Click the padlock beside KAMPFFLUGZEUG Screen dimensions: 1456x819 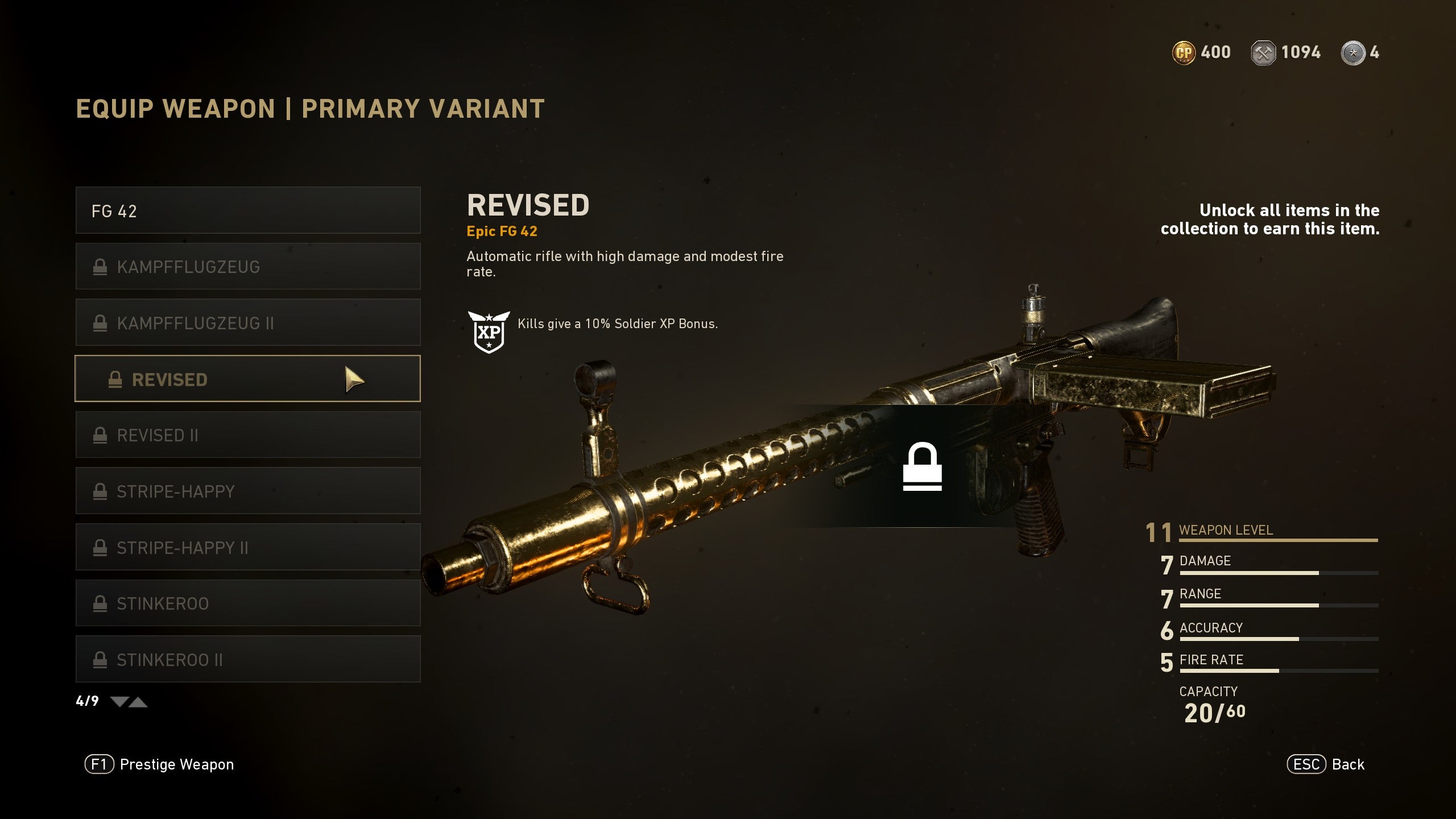point(101,266)
